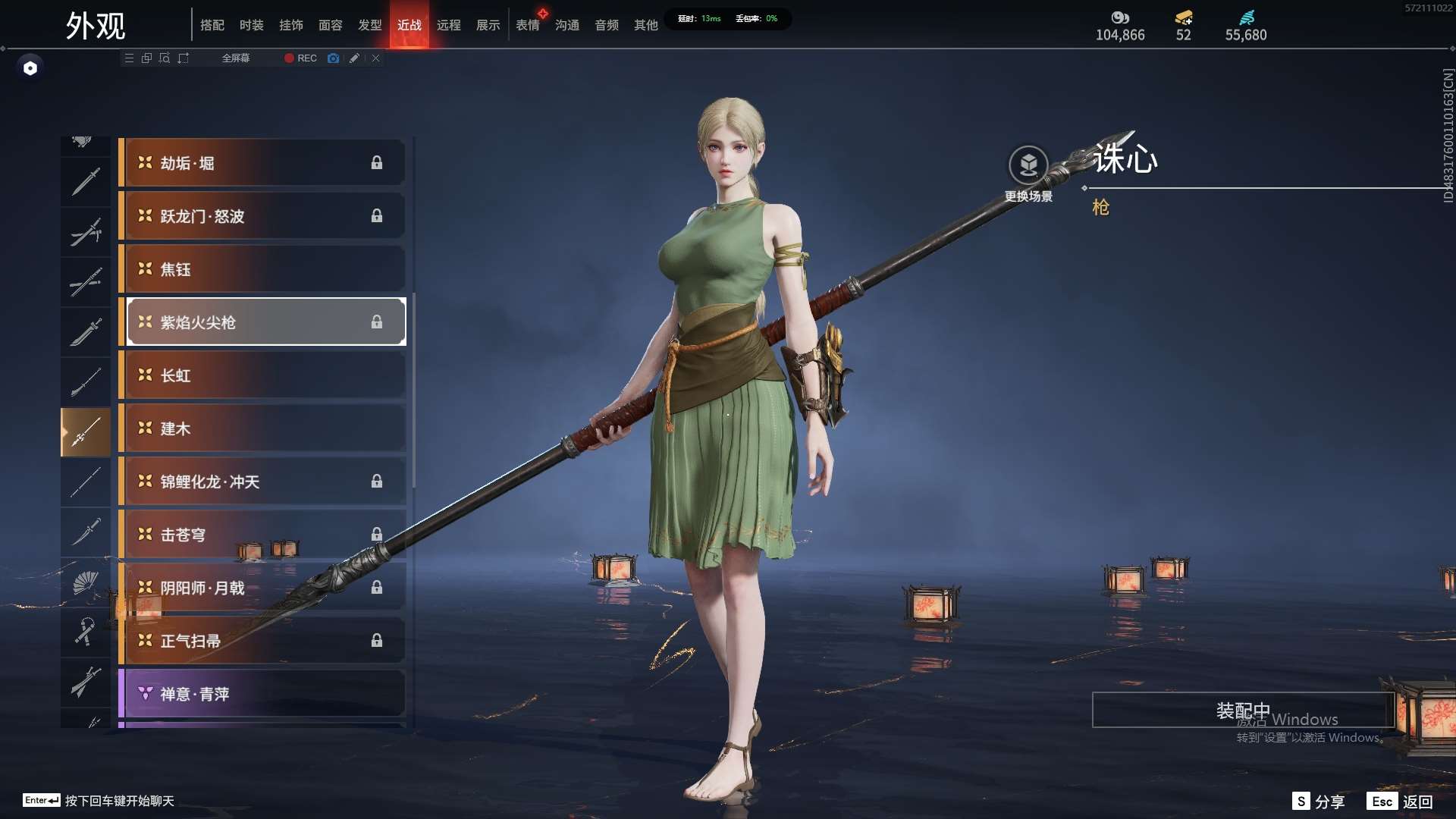1456x819 pixels.
Task: Select the 锦鲤化龙·冲天 skin
Action: click(262, 482)
